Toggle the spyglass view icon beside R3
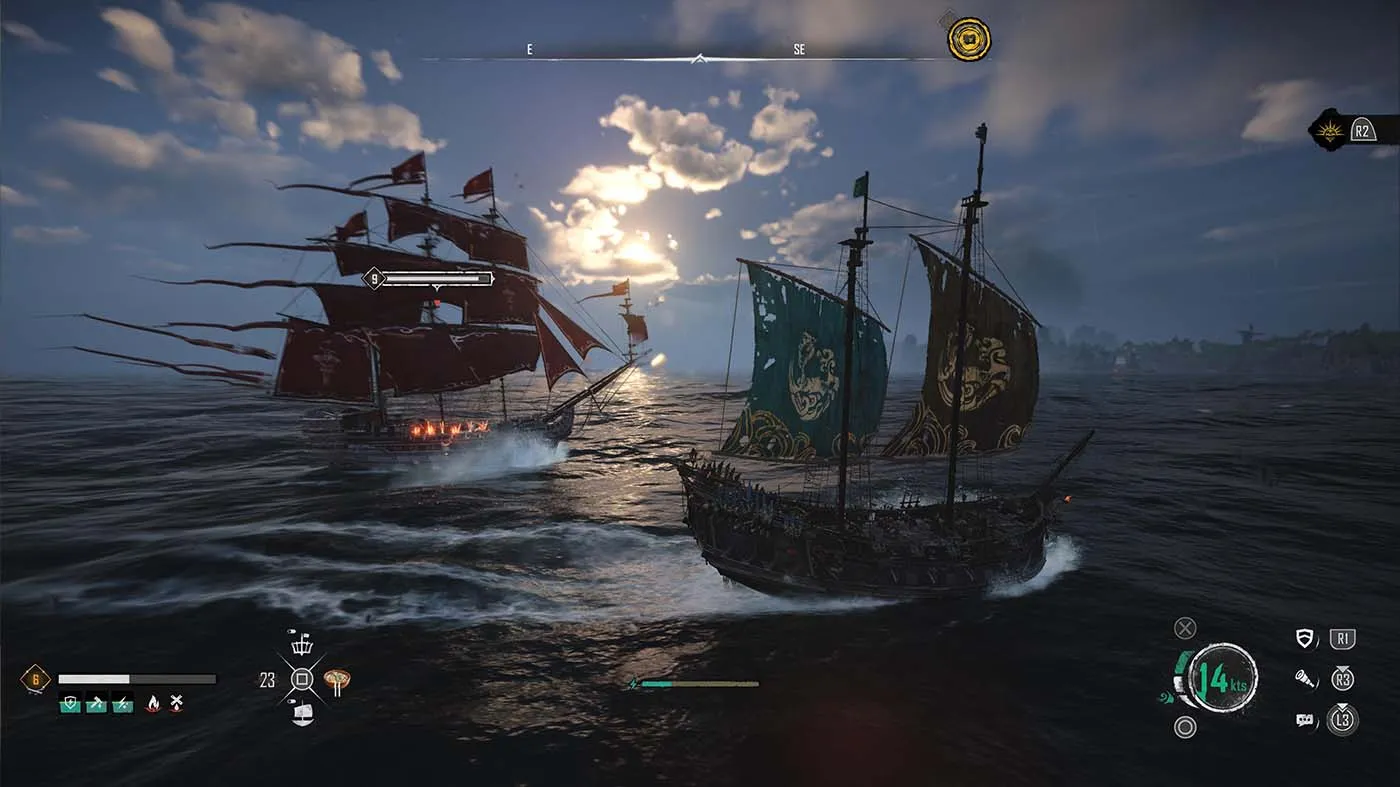 pyautogui.click(x=1306, y=678)
